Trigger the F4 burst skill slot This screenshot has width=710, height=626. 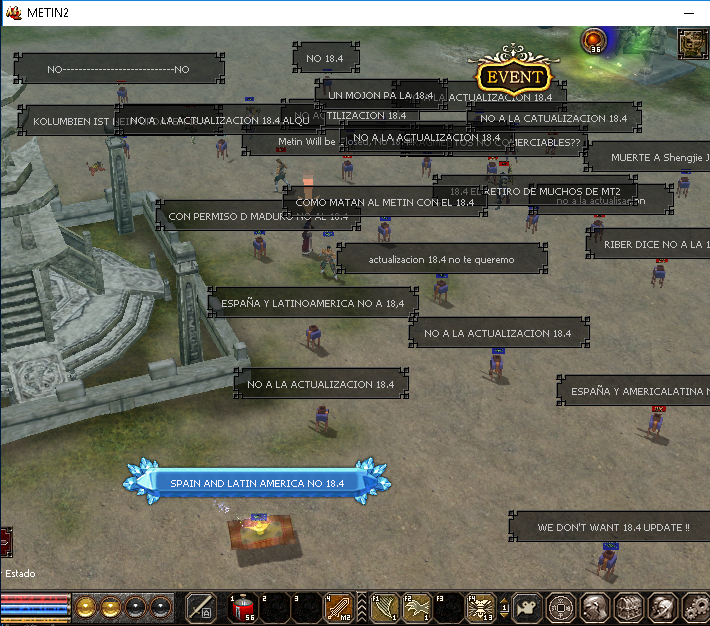point(481,608)
